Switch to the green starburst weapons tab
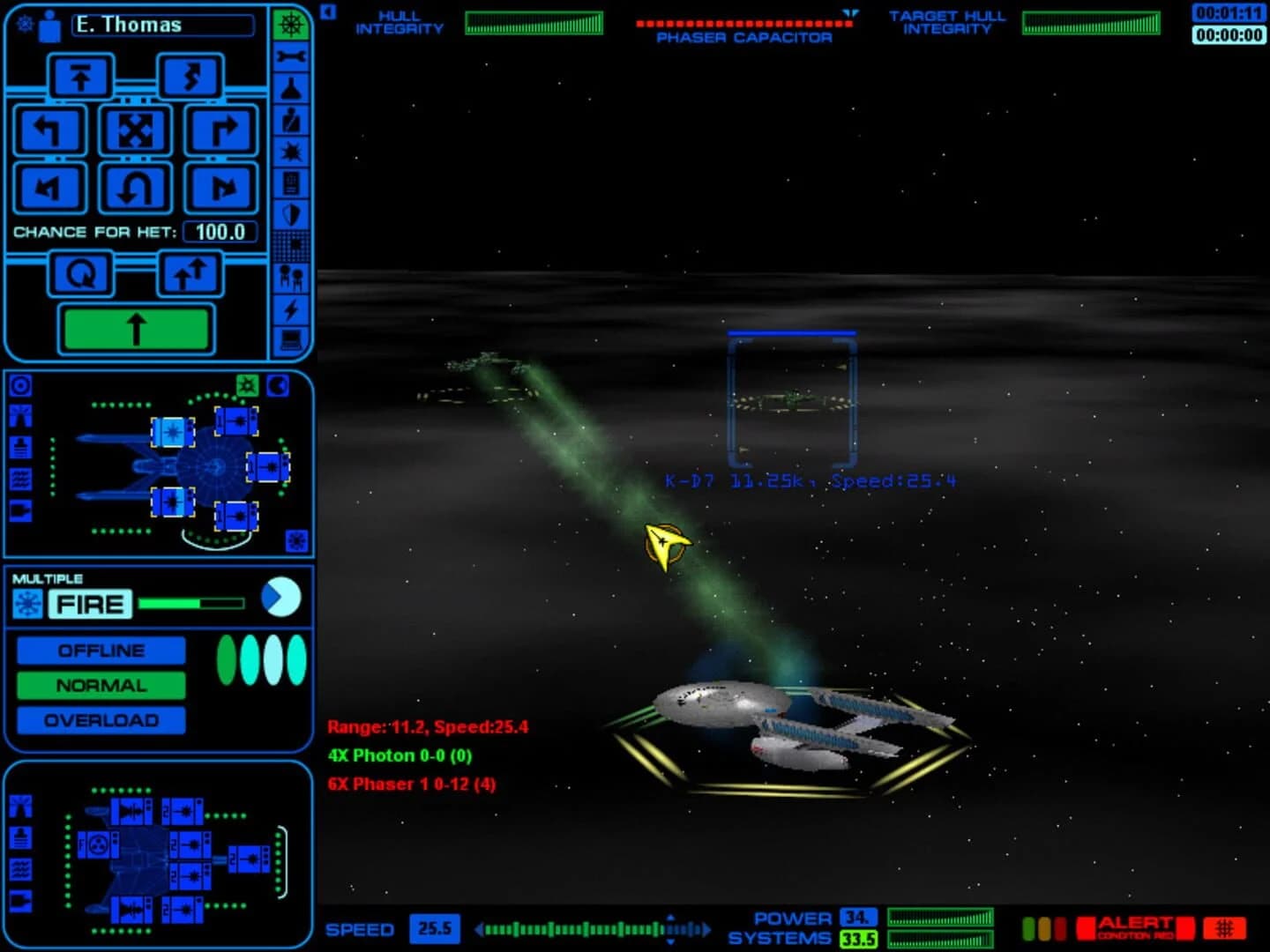The height and width of the screenshot is (952, 1270). pyautogui.click(x=246, y=384)
